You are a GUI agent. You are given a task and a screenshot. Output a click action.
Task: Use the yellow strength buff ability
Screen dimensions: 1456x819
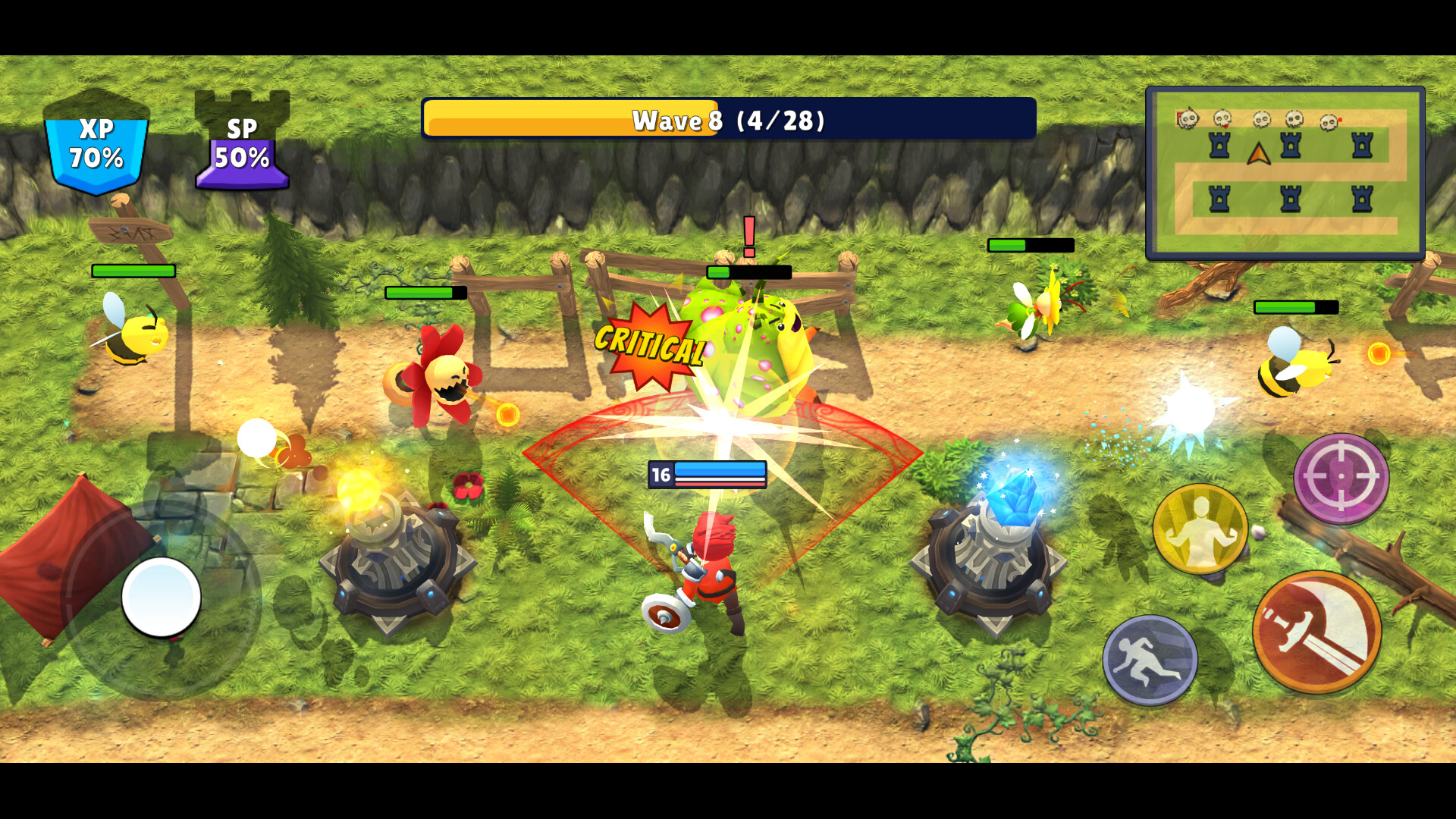tap(1200, 529)
